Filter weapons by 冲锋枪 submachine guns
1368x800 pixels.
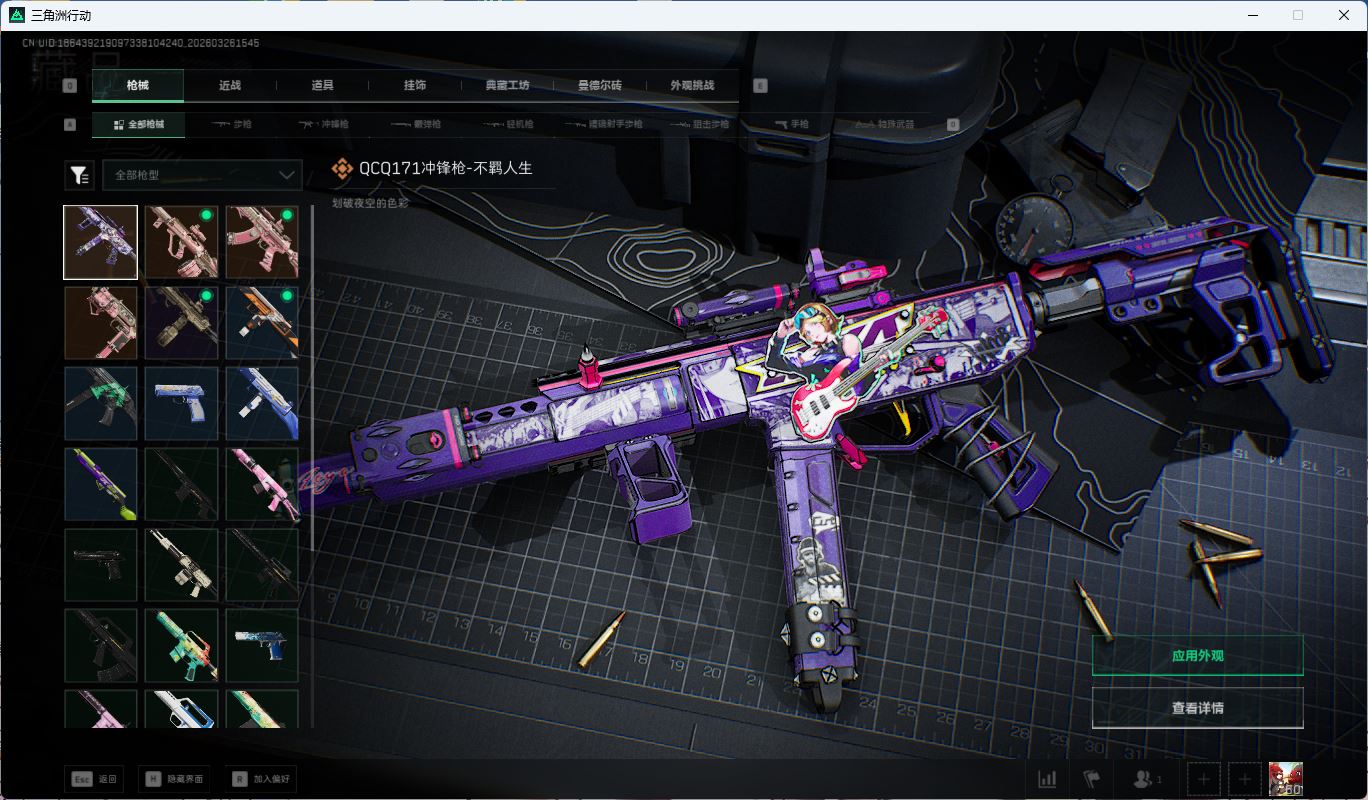point(324,125)
